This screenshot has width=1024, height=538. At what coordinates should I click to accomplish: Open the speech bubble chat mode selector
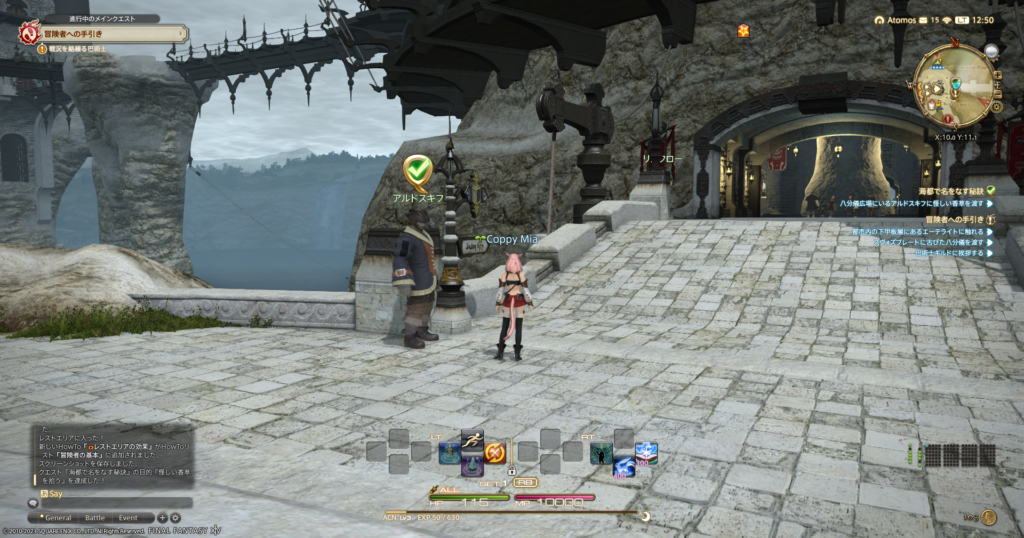[x=33, y=504]
